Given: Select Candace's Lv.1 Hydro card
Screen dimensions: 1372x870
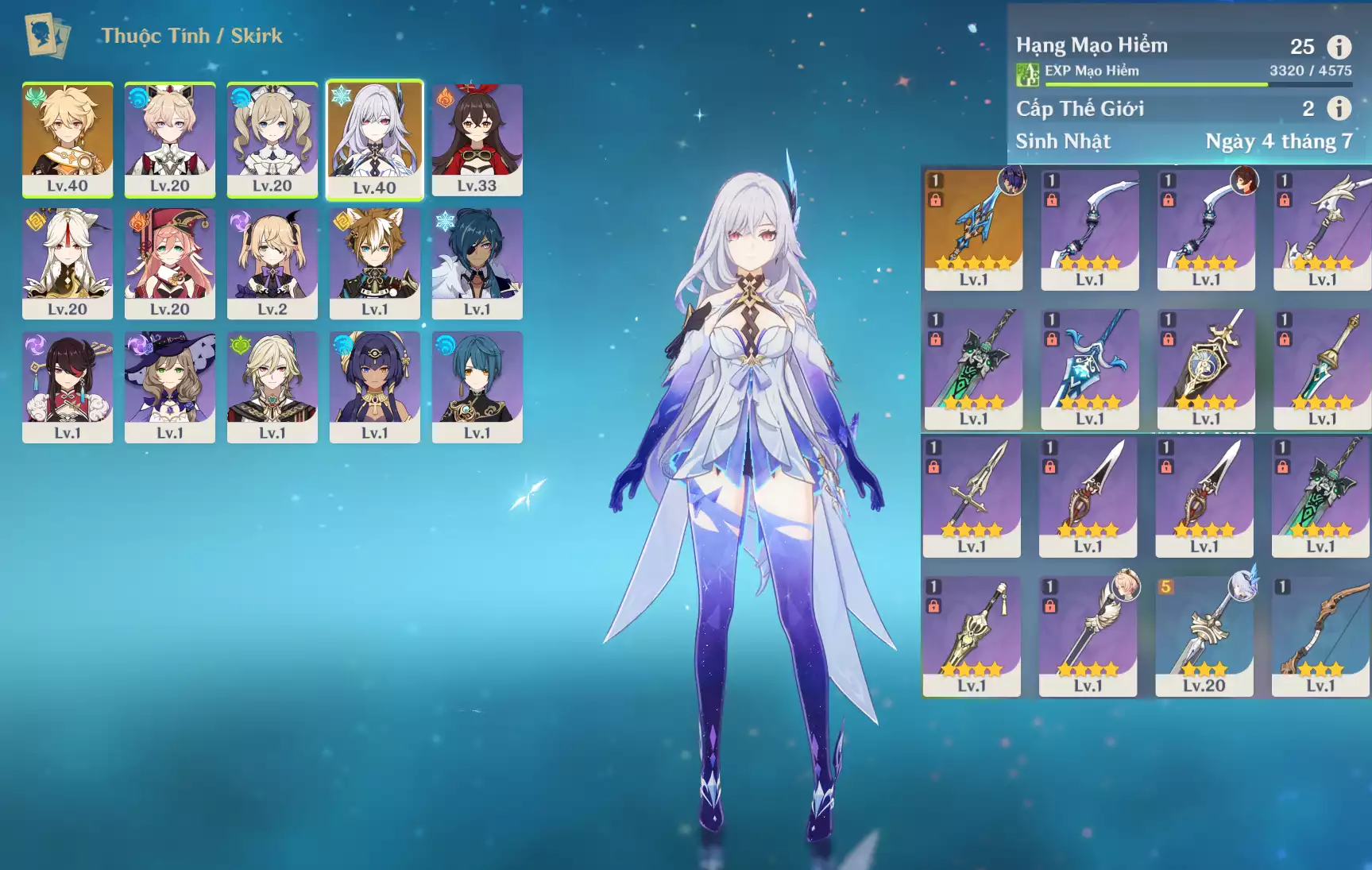Looking at the screenshot, I should (x=374, y=387).
